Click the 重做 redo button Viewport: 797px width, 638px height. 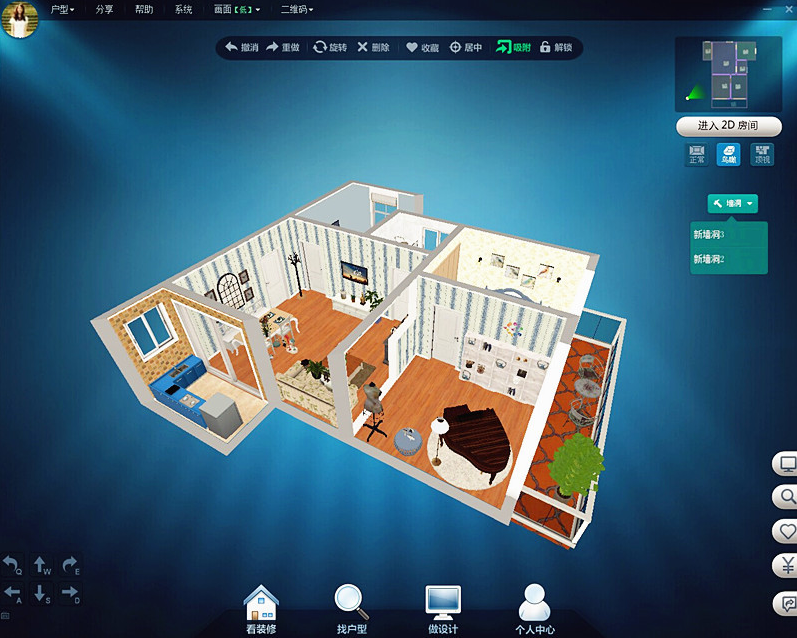pyautogui.click(x=283, y=47)
